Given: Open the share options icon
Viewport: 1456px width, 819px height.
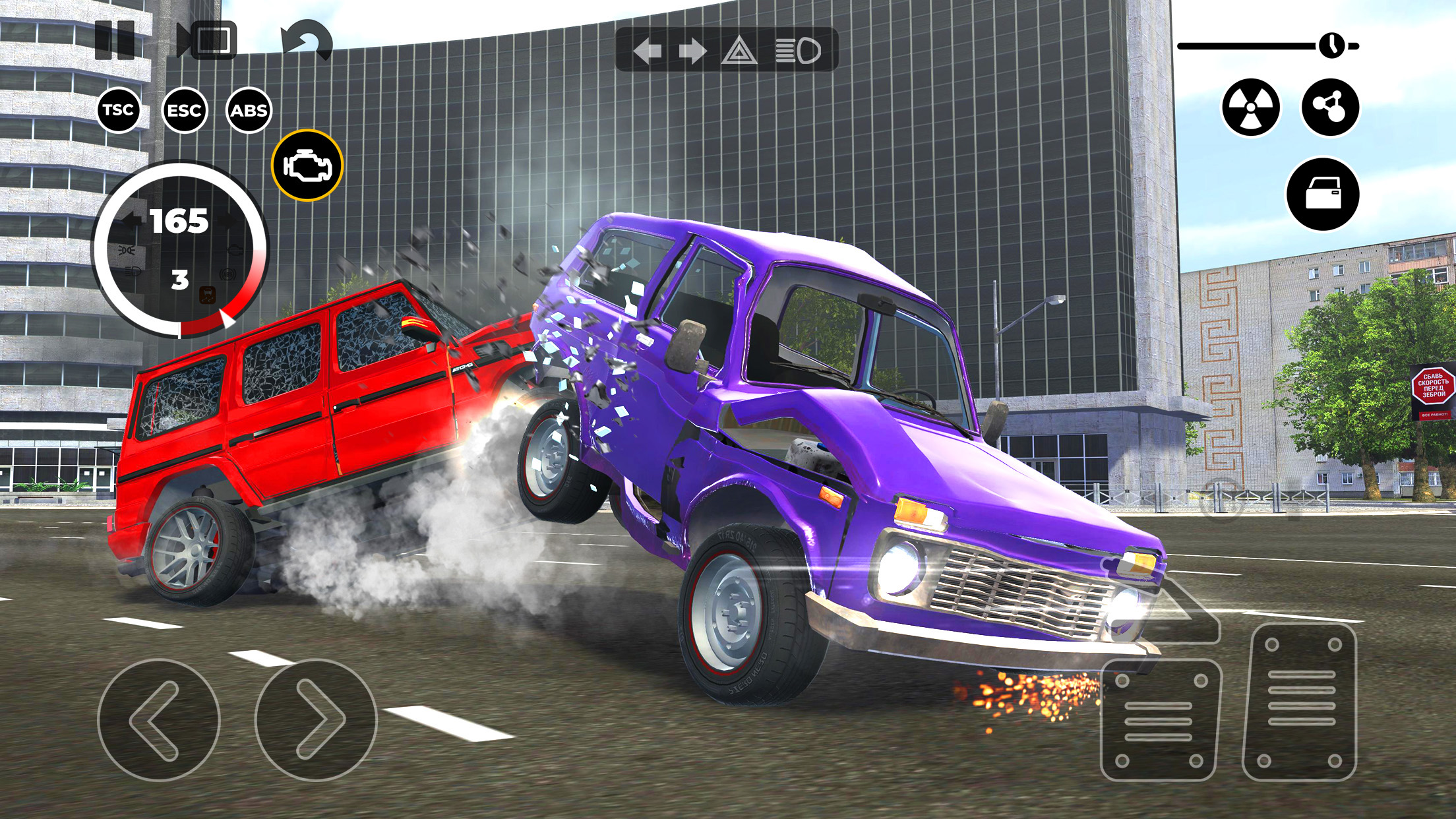Looking at the screenshot, I should pyautogui.click(x=1331, y=106).
